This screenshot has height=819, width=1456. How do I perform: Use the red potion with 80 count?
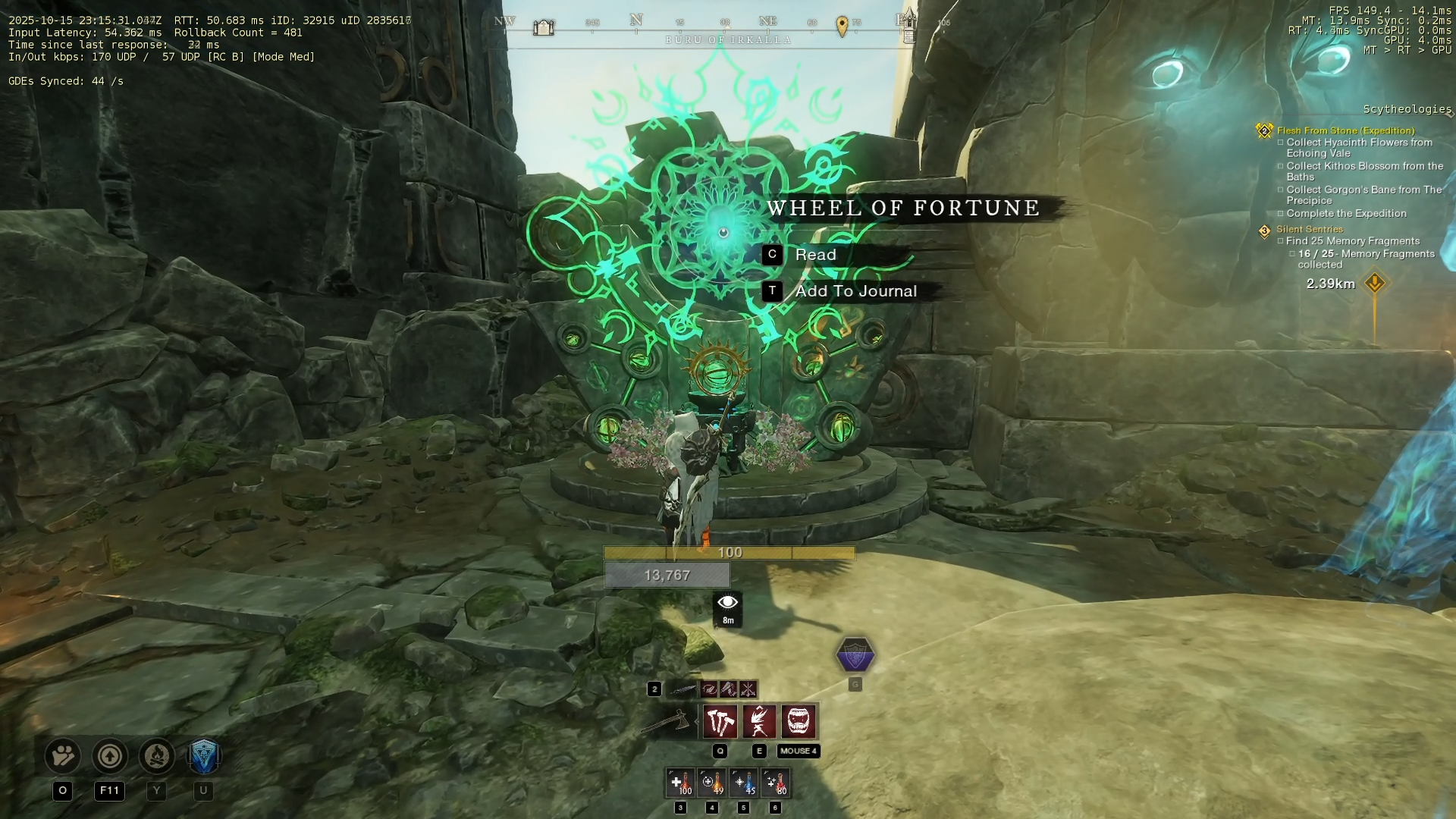(776, 783)
